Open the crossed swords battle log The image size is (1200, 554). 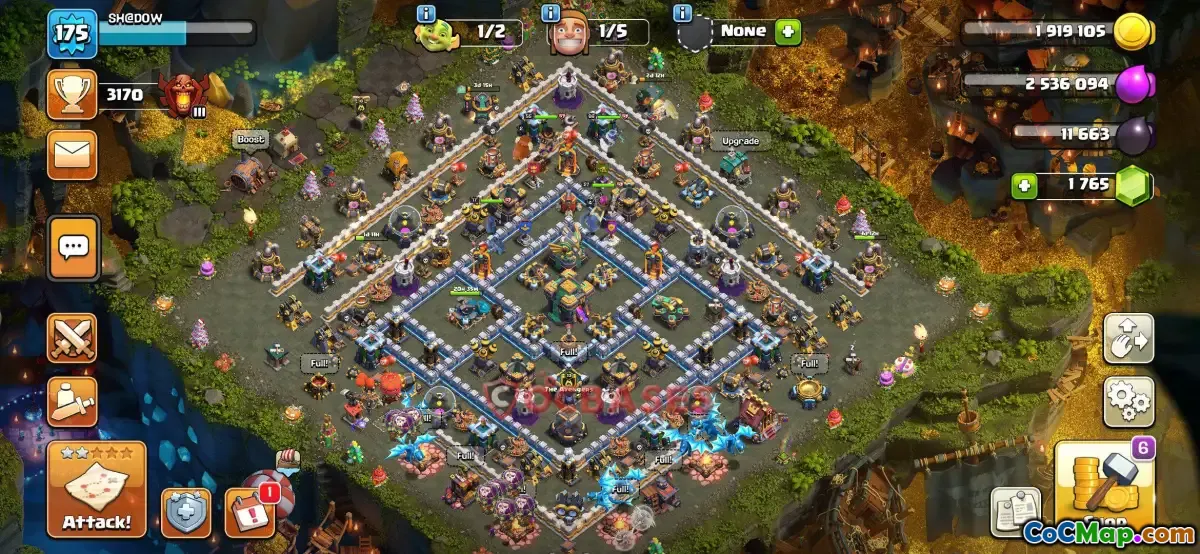(72, 338)
